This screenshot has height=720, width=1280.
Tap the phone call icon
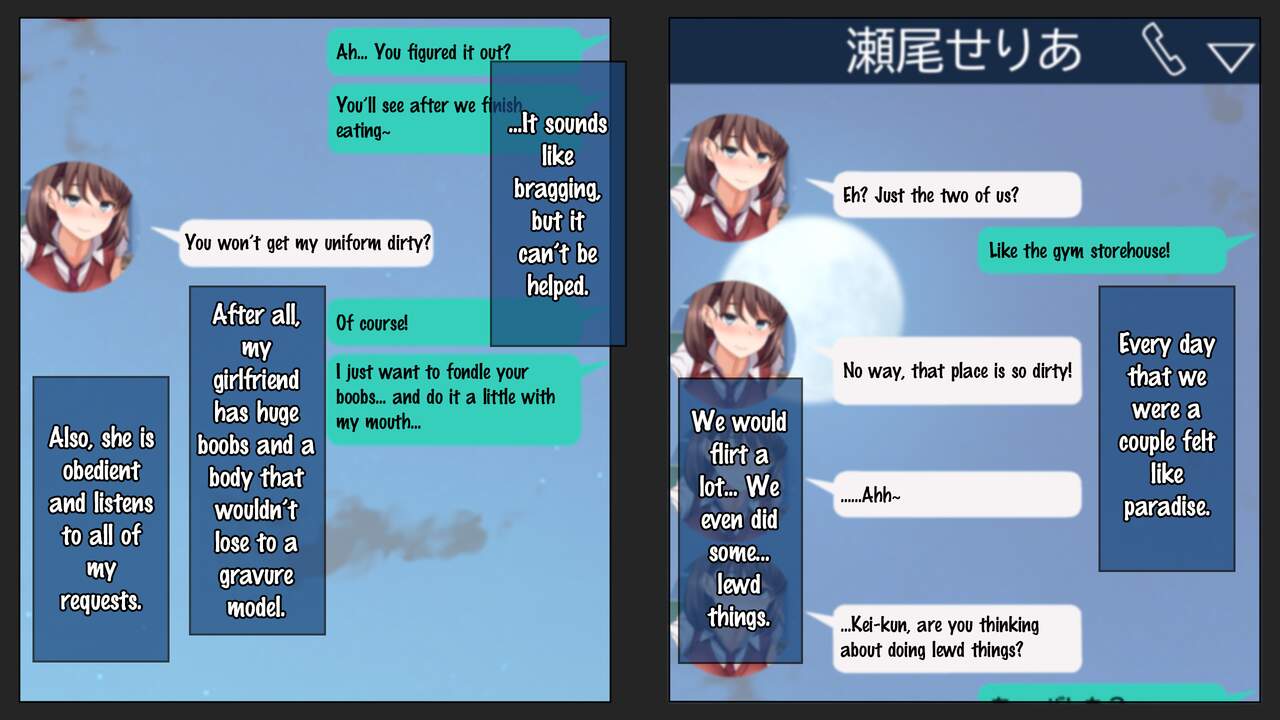point(1163,50)
